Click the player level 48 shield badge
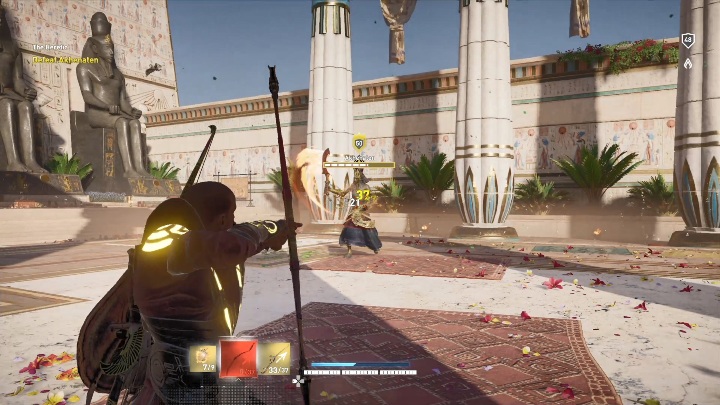 point(687,41)
